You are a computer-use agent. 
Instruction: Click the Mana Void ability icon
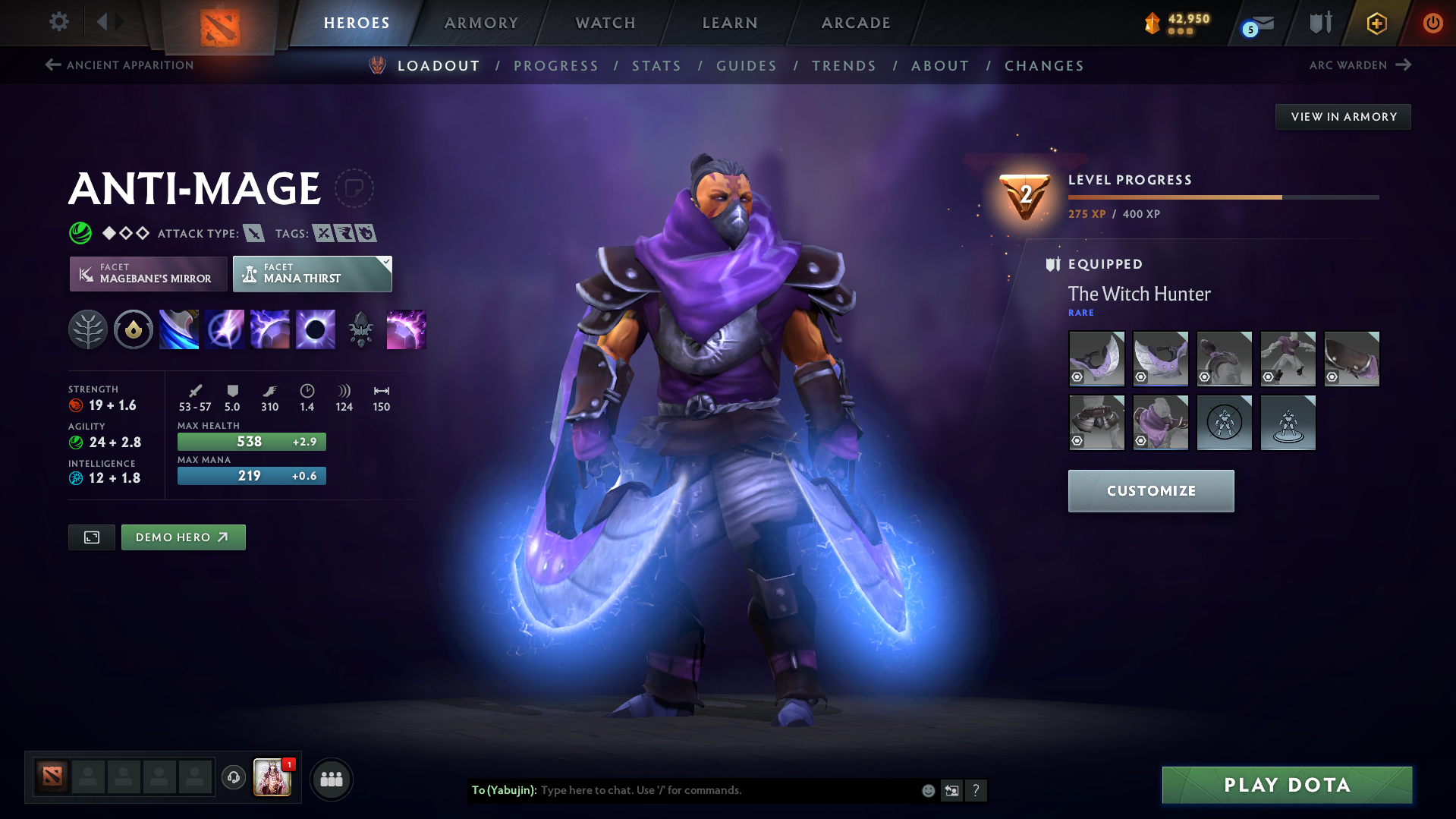[316, 329]
